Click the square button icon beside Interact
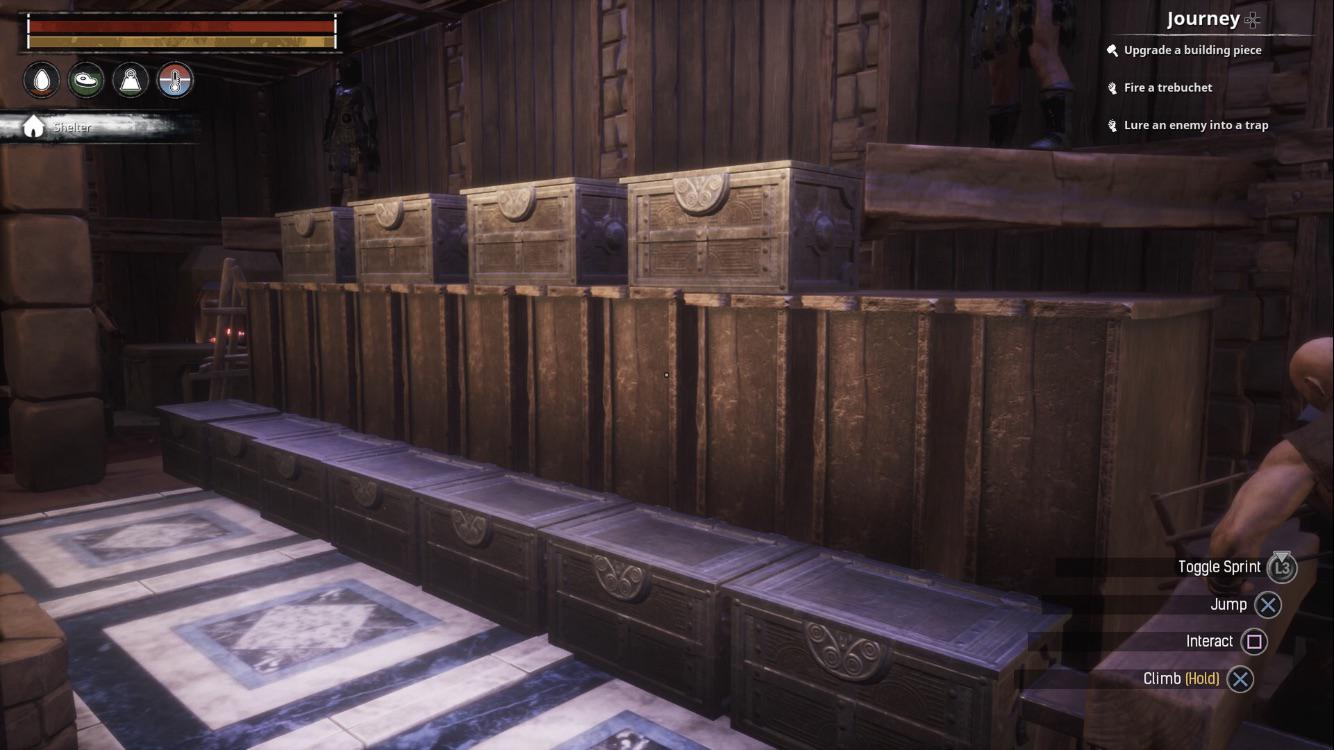The height and width of the screenshot is (750, 1334). point(1254,641)
